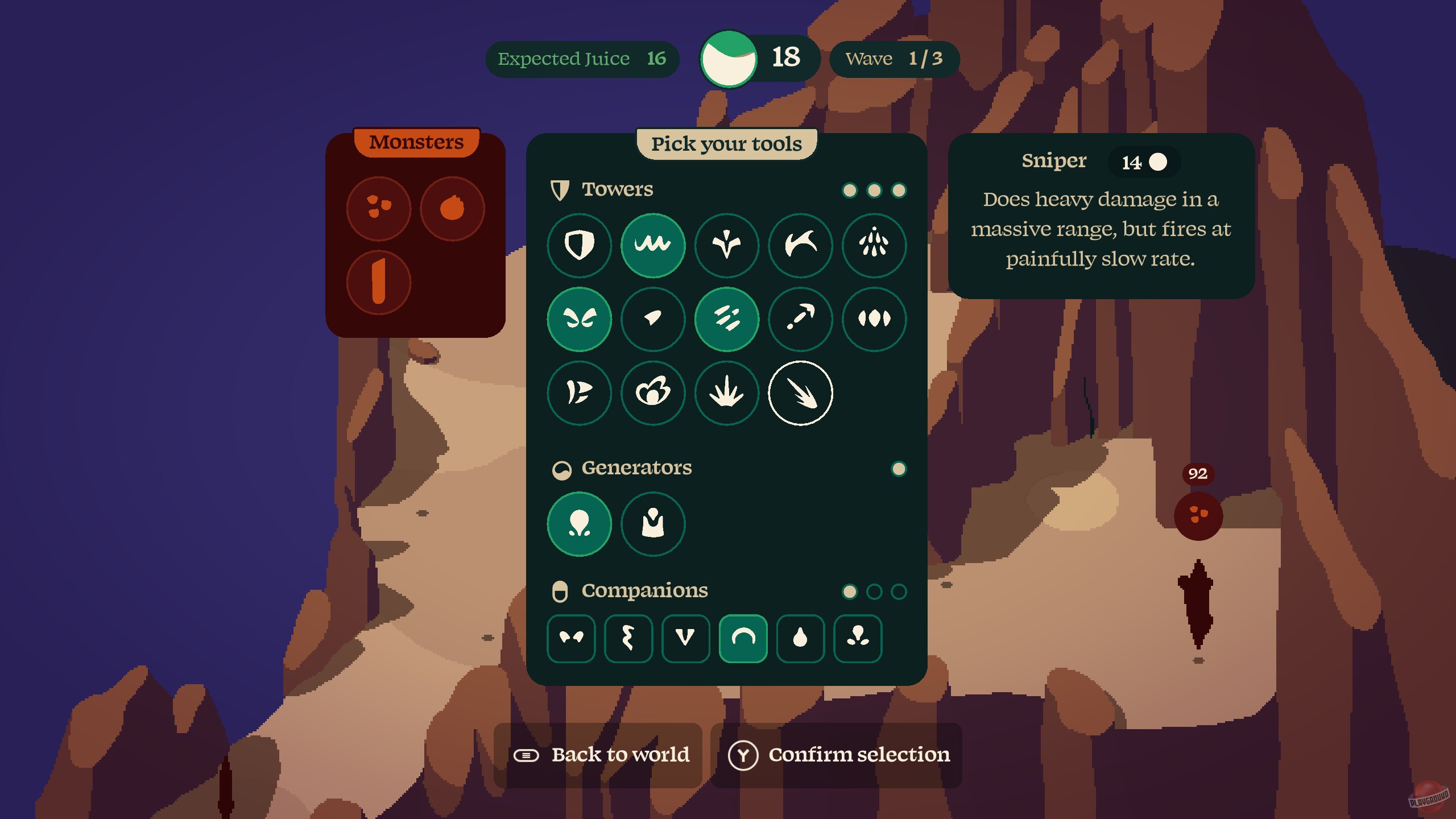The height and width of the screenshot is (819, 1456).
Task: Open the flame-blob generator icon
Action: click(x=580, y=524)
